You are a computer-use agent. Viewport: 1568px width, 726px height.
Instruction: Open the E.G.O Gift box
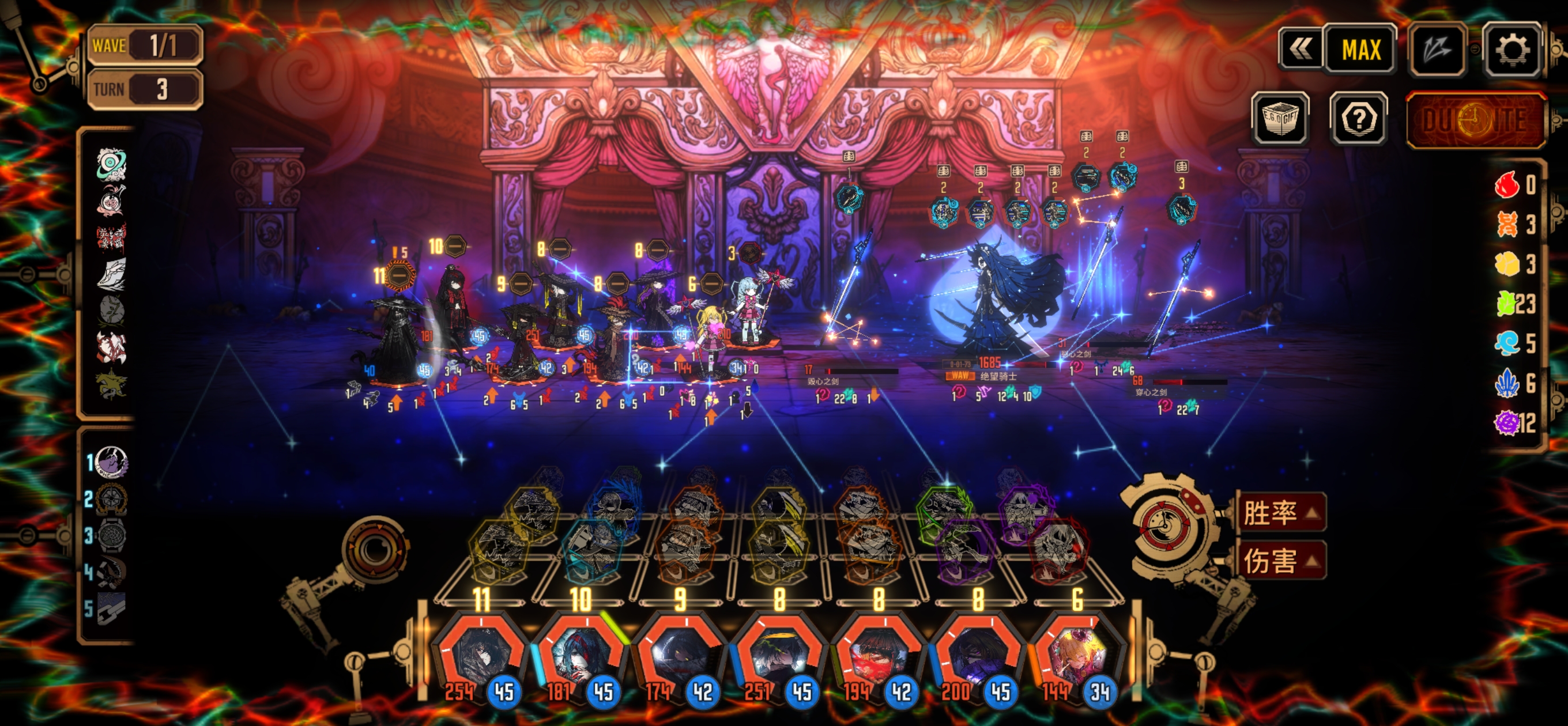[1280, 119]
